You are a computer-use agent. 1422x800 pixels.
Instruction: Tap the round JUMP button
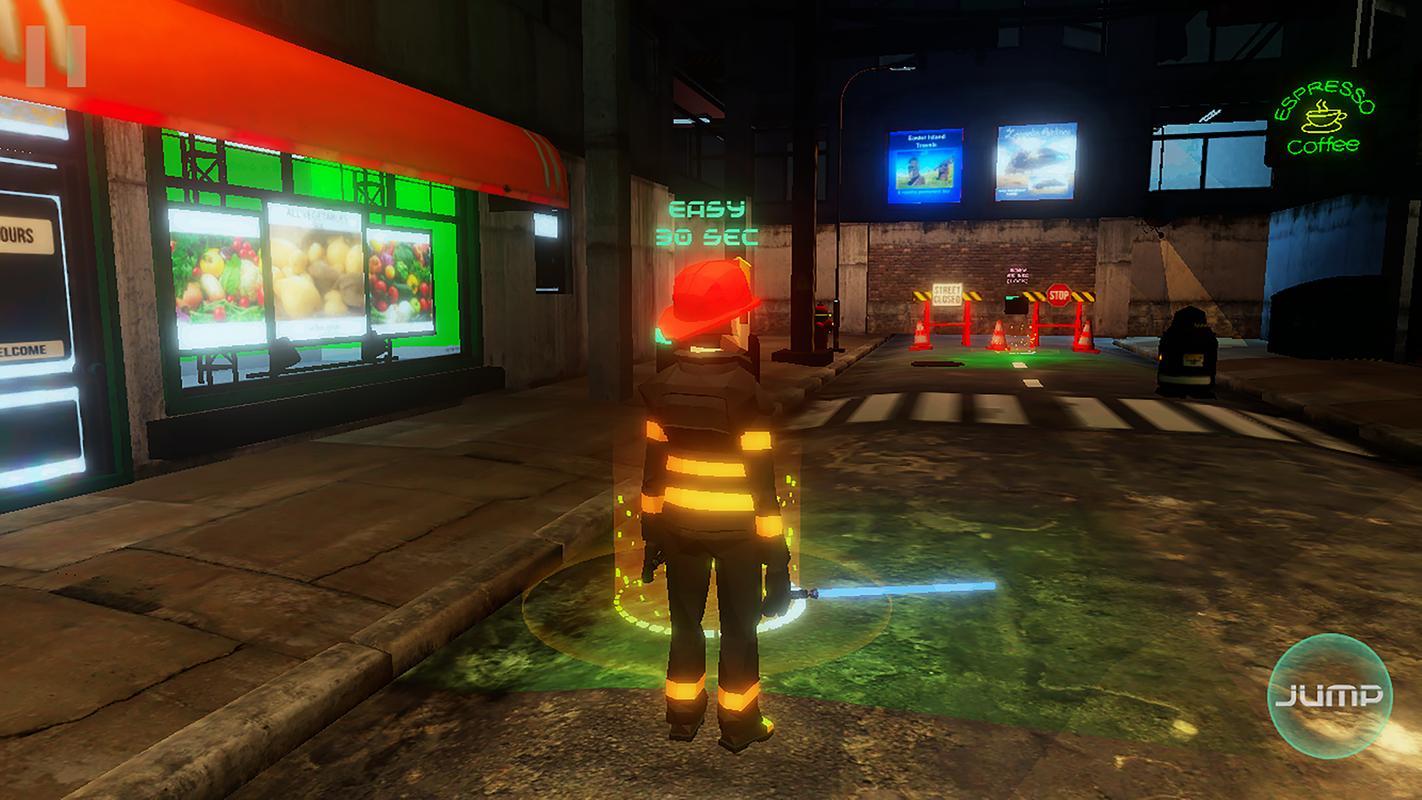pyautogui.click(x=1329, y=696)
